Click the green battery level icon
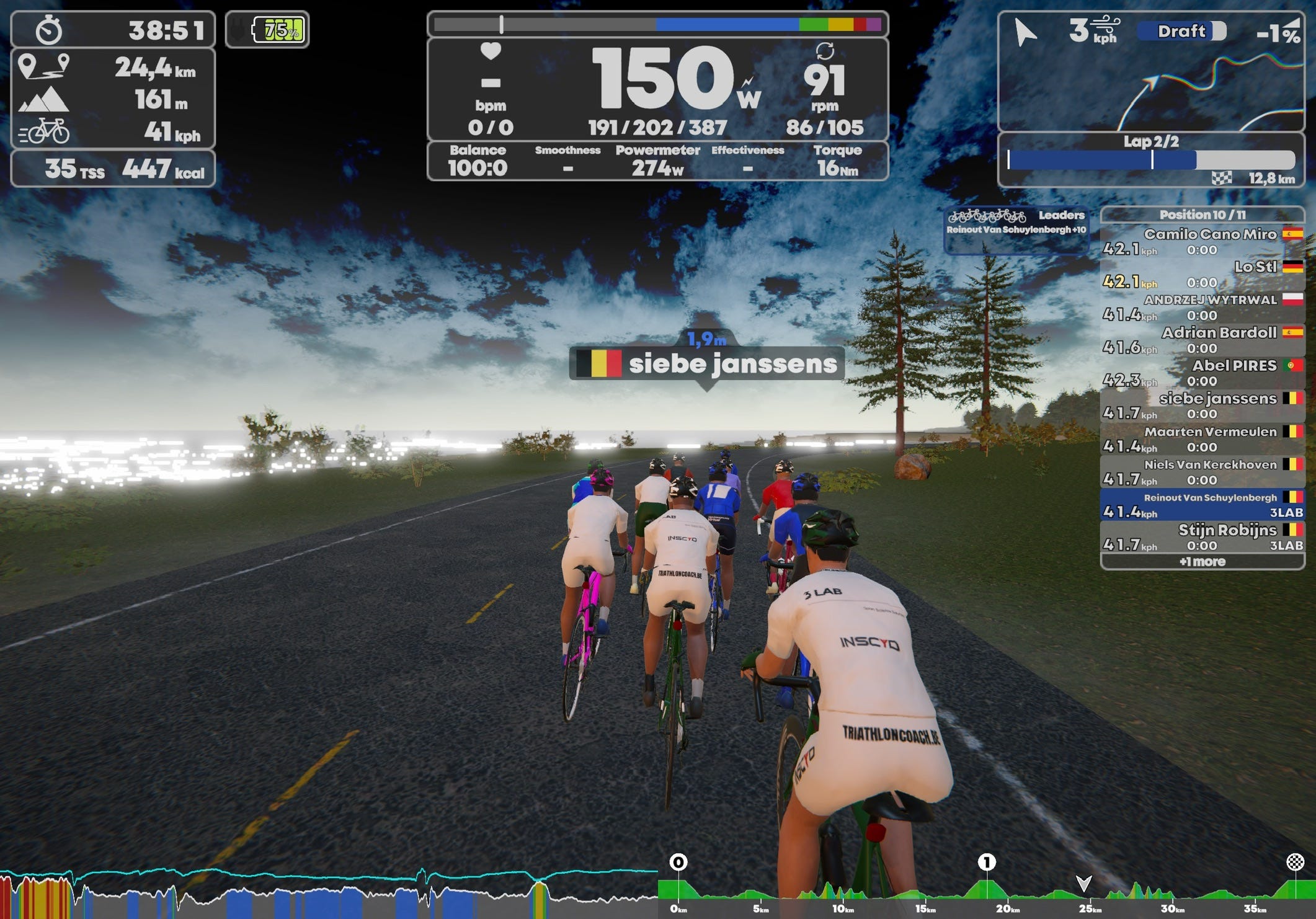The height and width of the screenshot is (919, 1316). [278, 30]
